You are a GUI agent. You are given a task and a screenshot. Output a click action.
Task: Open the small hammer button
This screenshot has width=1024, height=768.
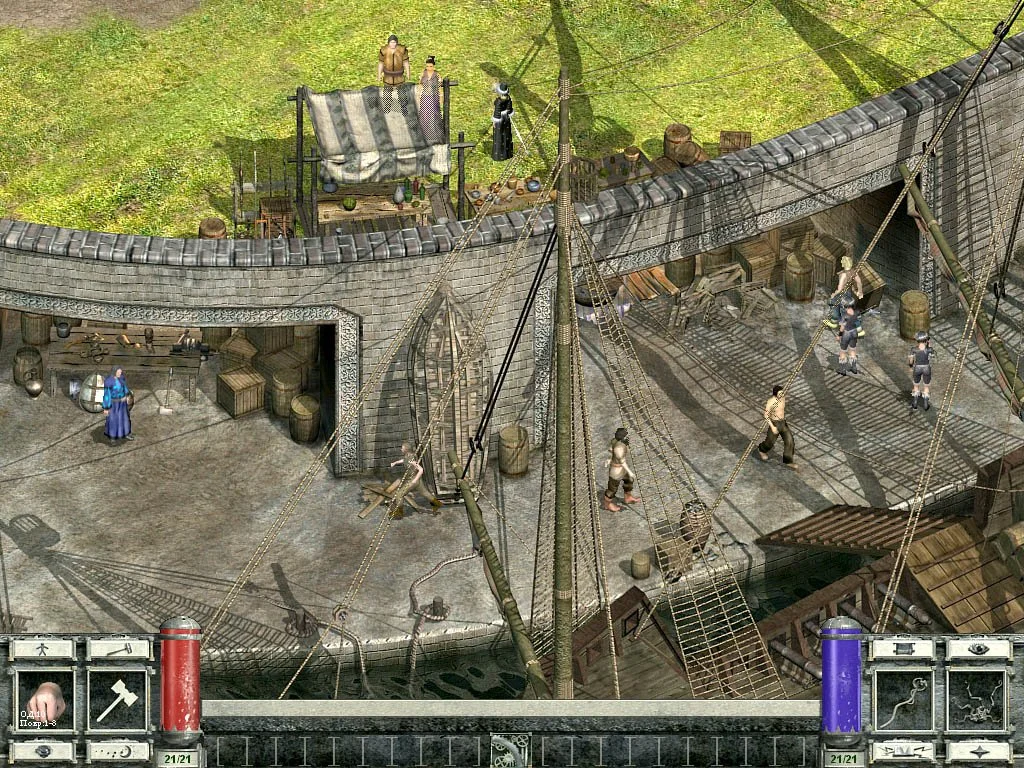118,649
